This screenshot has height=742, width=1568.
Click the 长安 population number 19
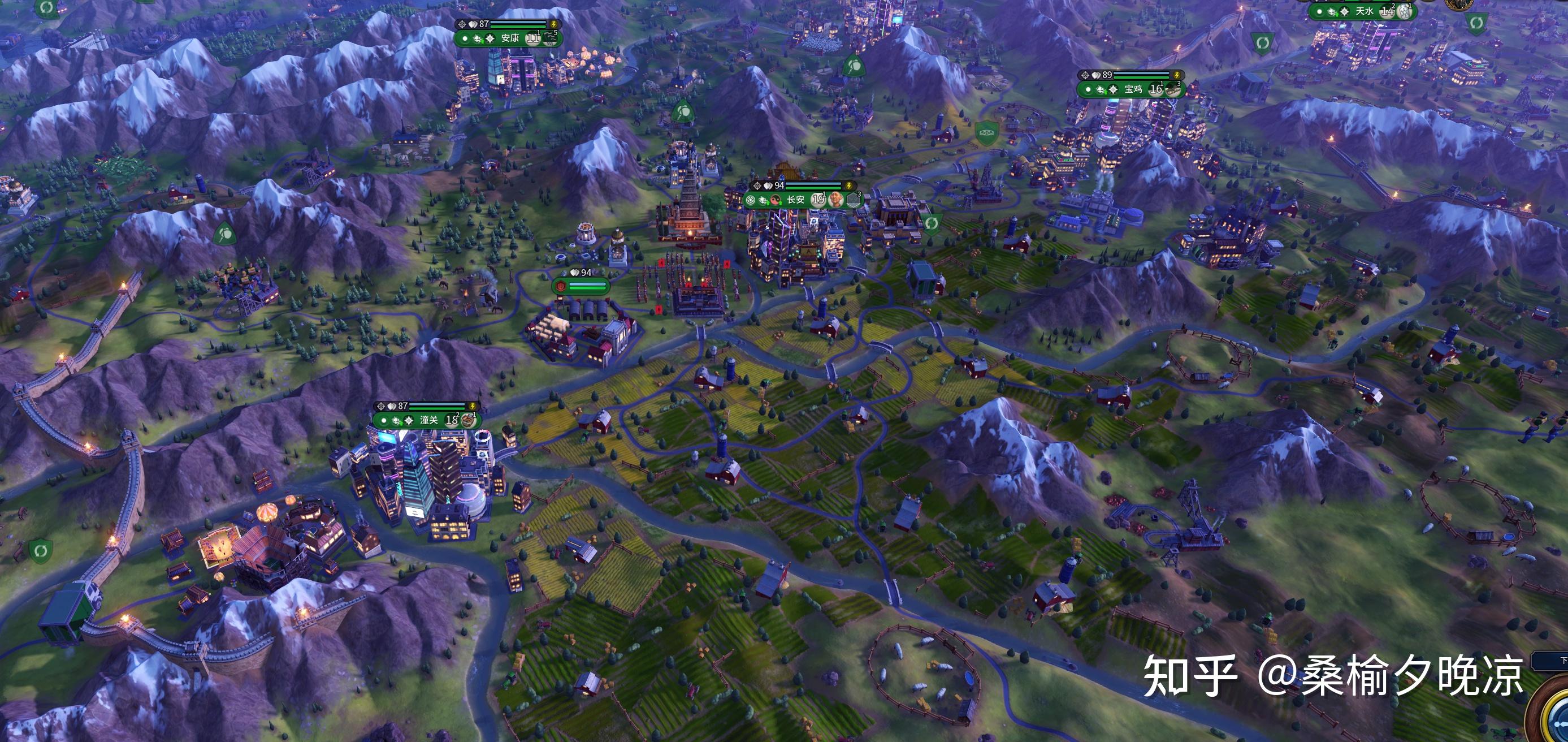[818, 200]
